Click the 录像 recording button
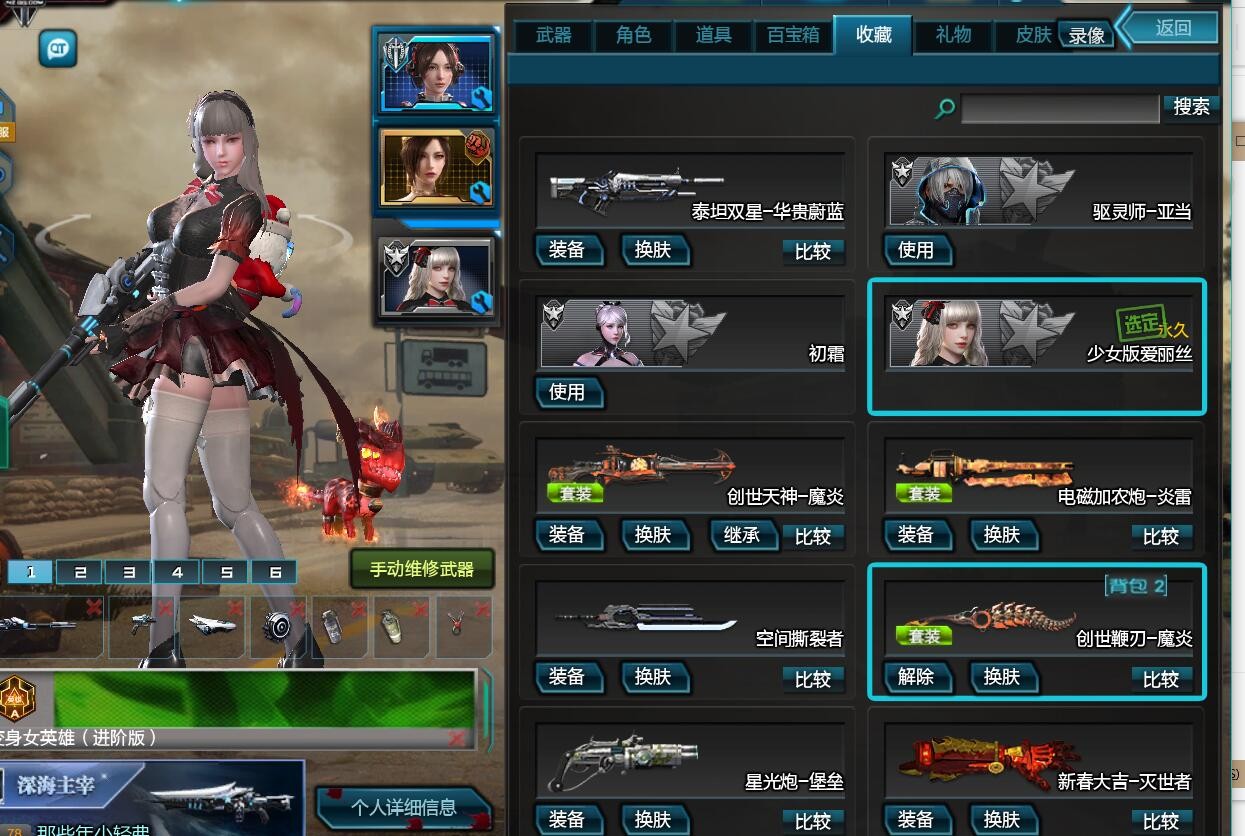Image resolution: width=1245 pixels, height=836 pixels. click(1086, 36)
